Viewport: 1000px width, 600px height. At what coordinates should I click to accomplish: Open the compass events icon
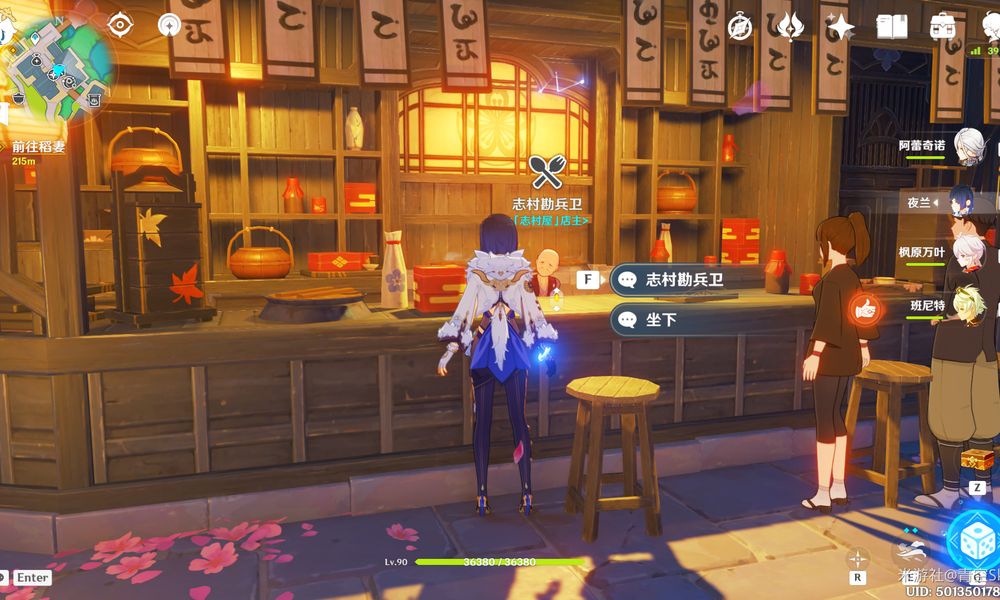point(740,27)
